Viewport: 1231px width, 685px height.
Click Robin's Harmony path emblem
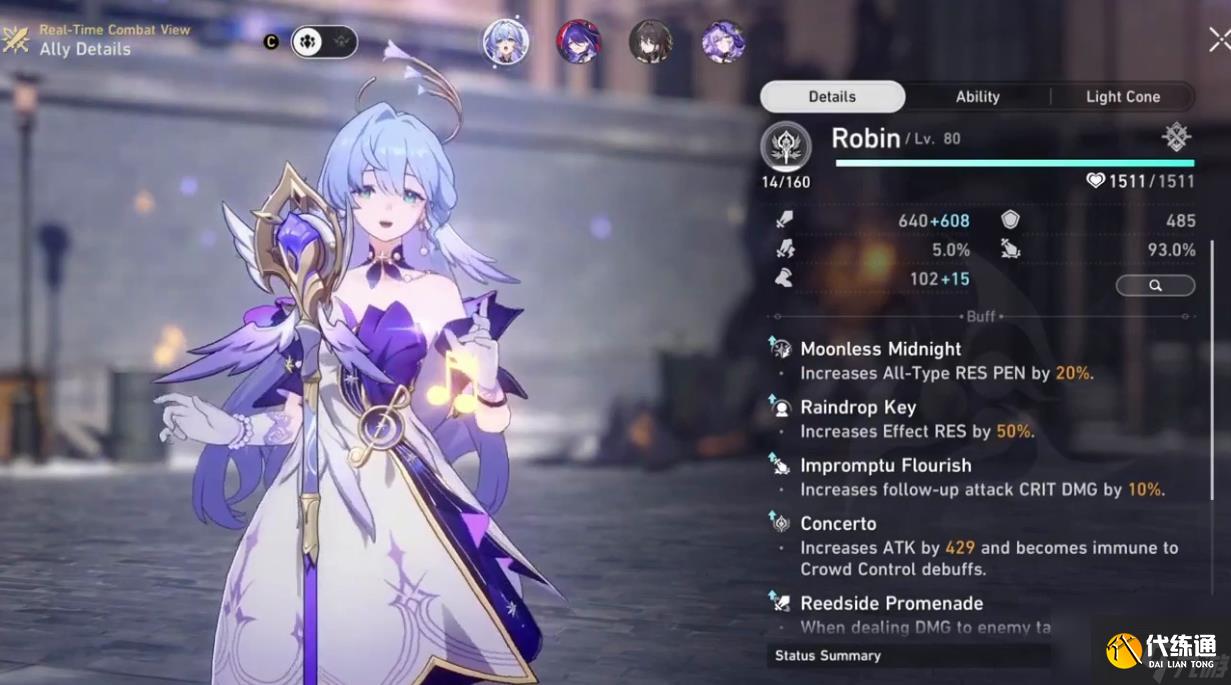pos(785,147)
